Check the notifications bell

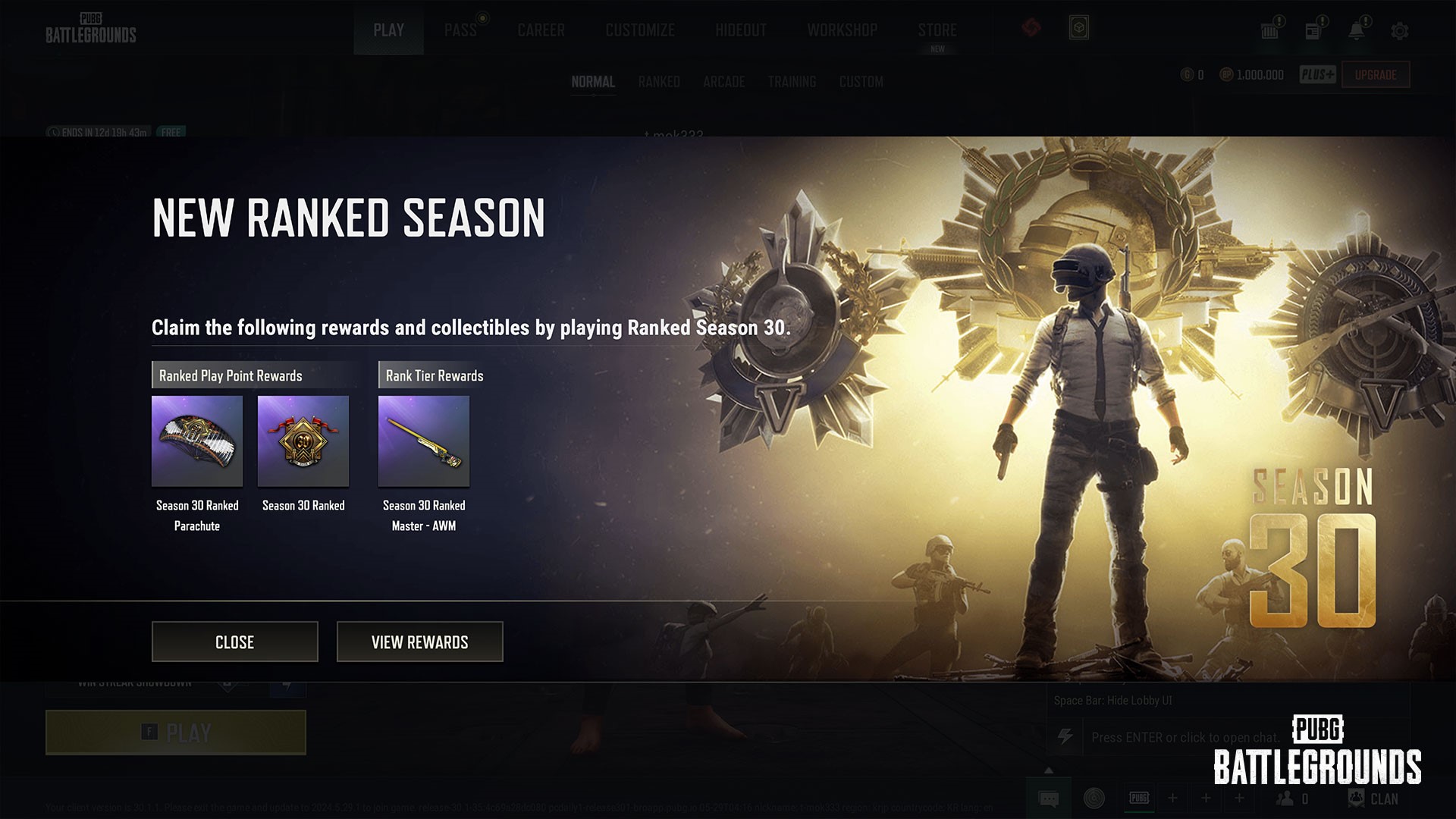click(x=1356, y=31)
